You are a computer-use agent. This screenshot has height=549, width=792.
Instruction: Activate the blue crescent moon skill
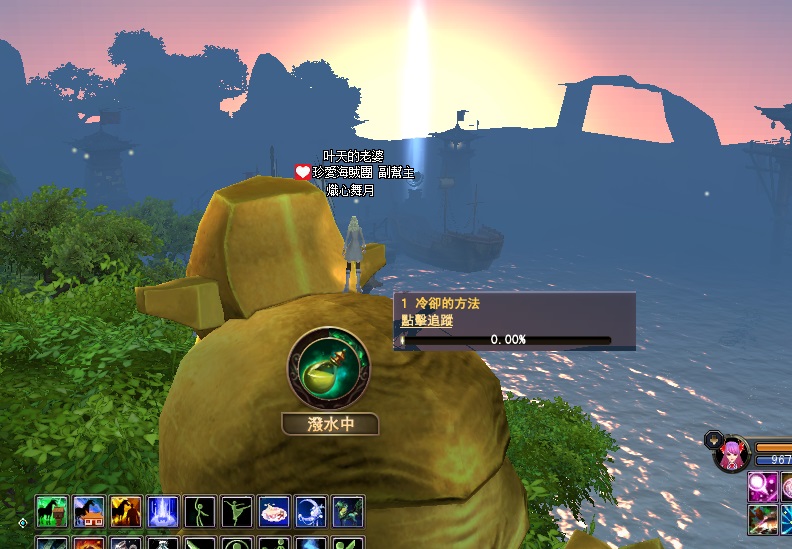pos(311,511)
